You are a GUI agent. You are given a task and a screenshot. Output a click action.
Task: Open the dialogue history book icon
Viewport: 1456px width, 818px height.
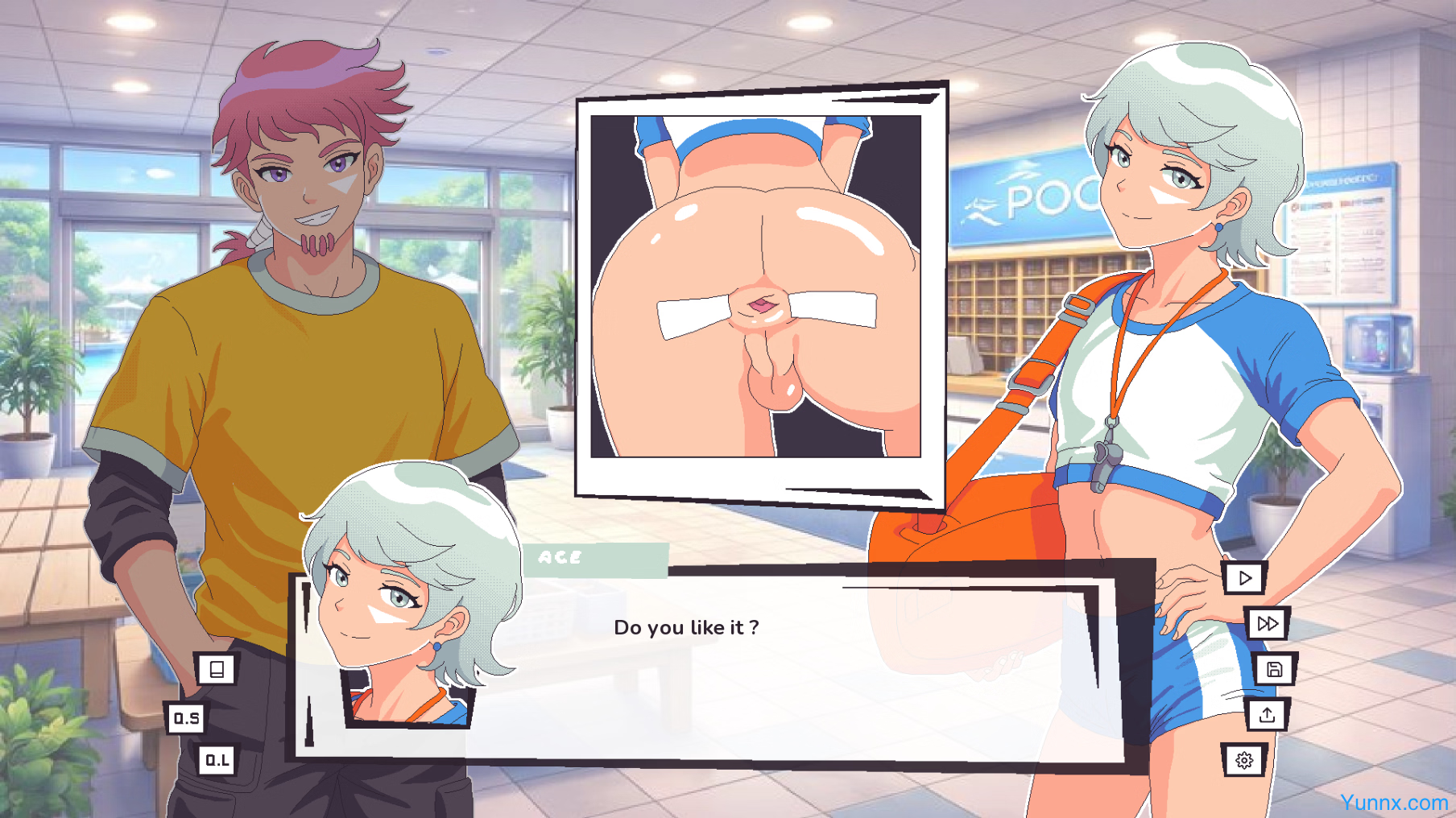217,669
